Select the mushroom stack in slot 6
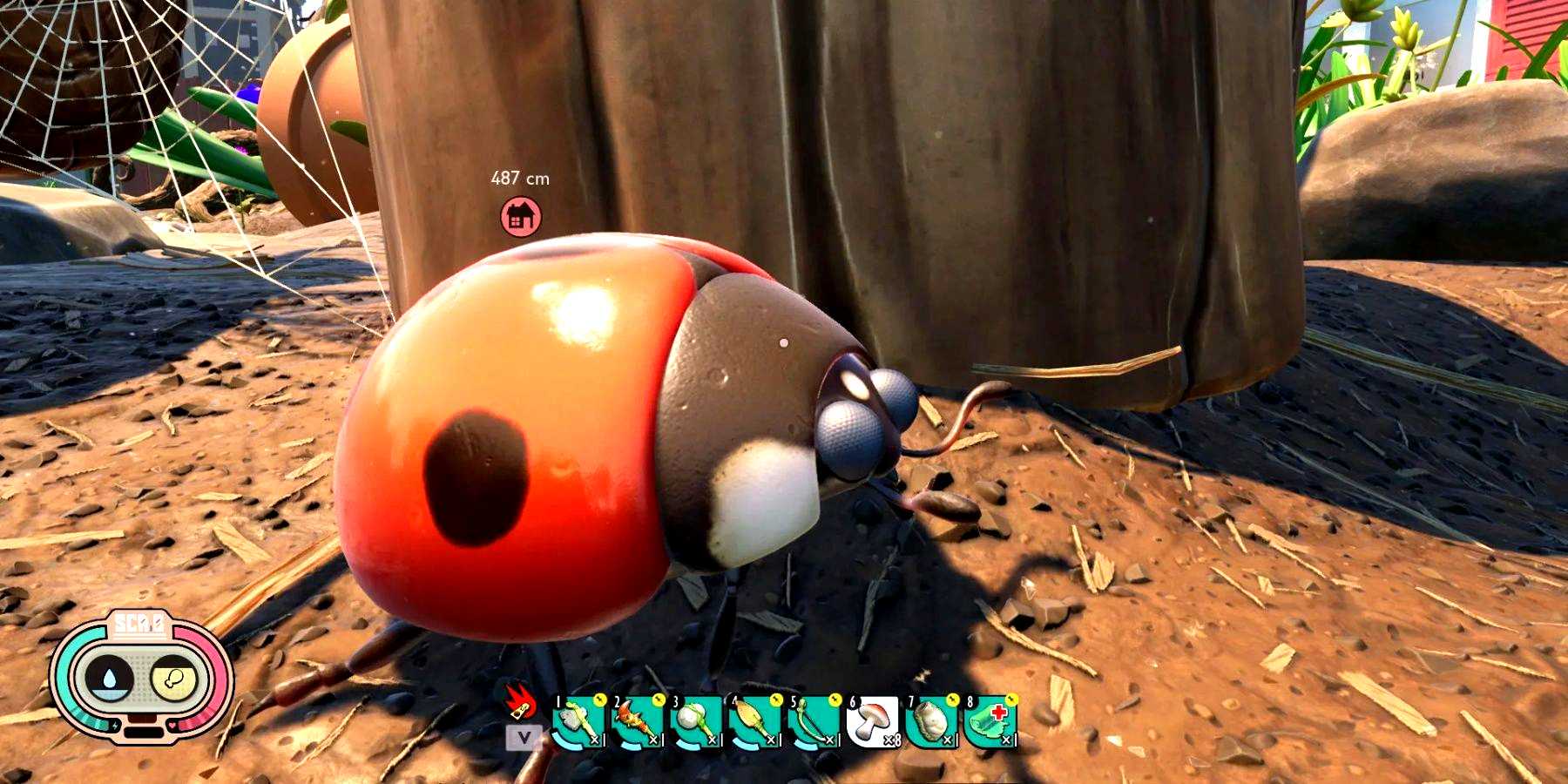This screenshot has height=784, width=1568. (872, 721)
